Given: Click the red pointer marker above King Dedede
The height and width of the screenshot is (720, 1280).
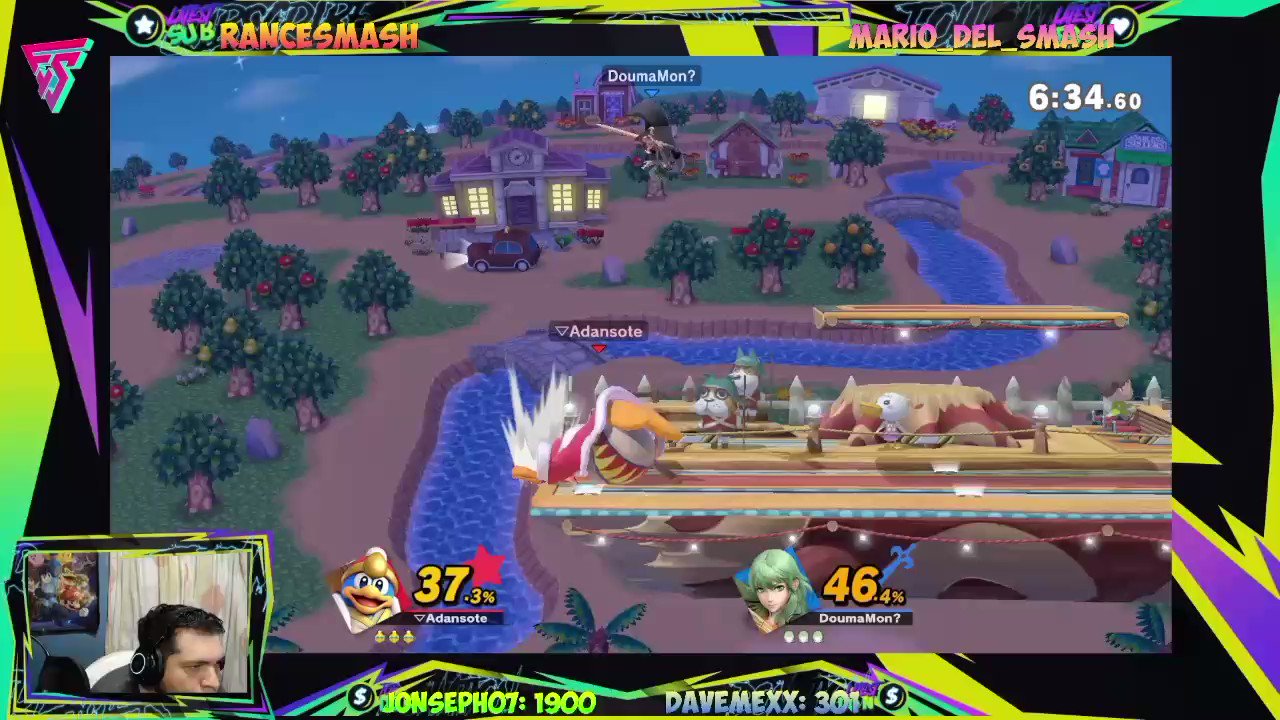Looking at the screenshot, I should coord(599,348).
